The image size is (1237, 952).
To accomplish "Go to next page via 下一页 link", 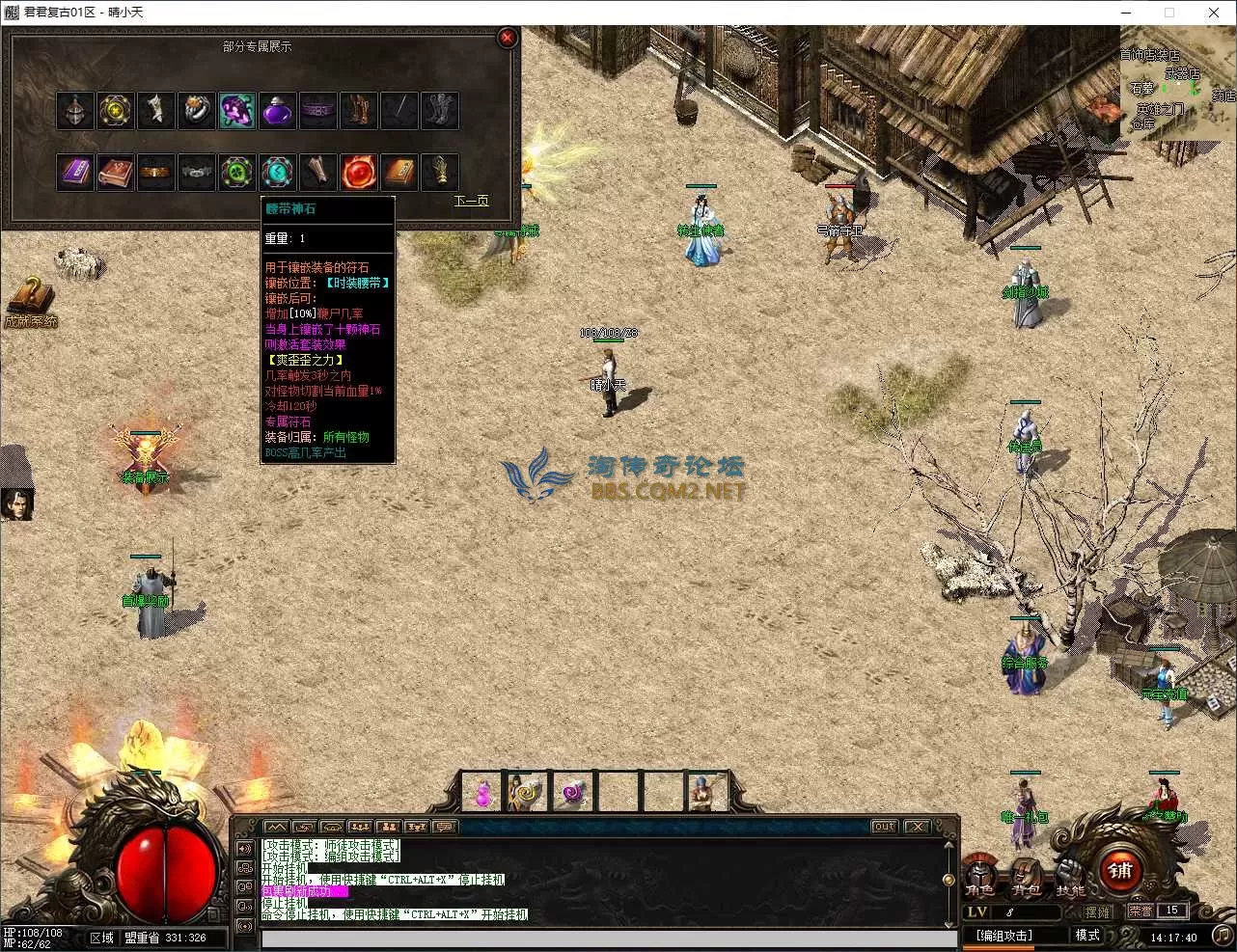I will tap(471, 201).
